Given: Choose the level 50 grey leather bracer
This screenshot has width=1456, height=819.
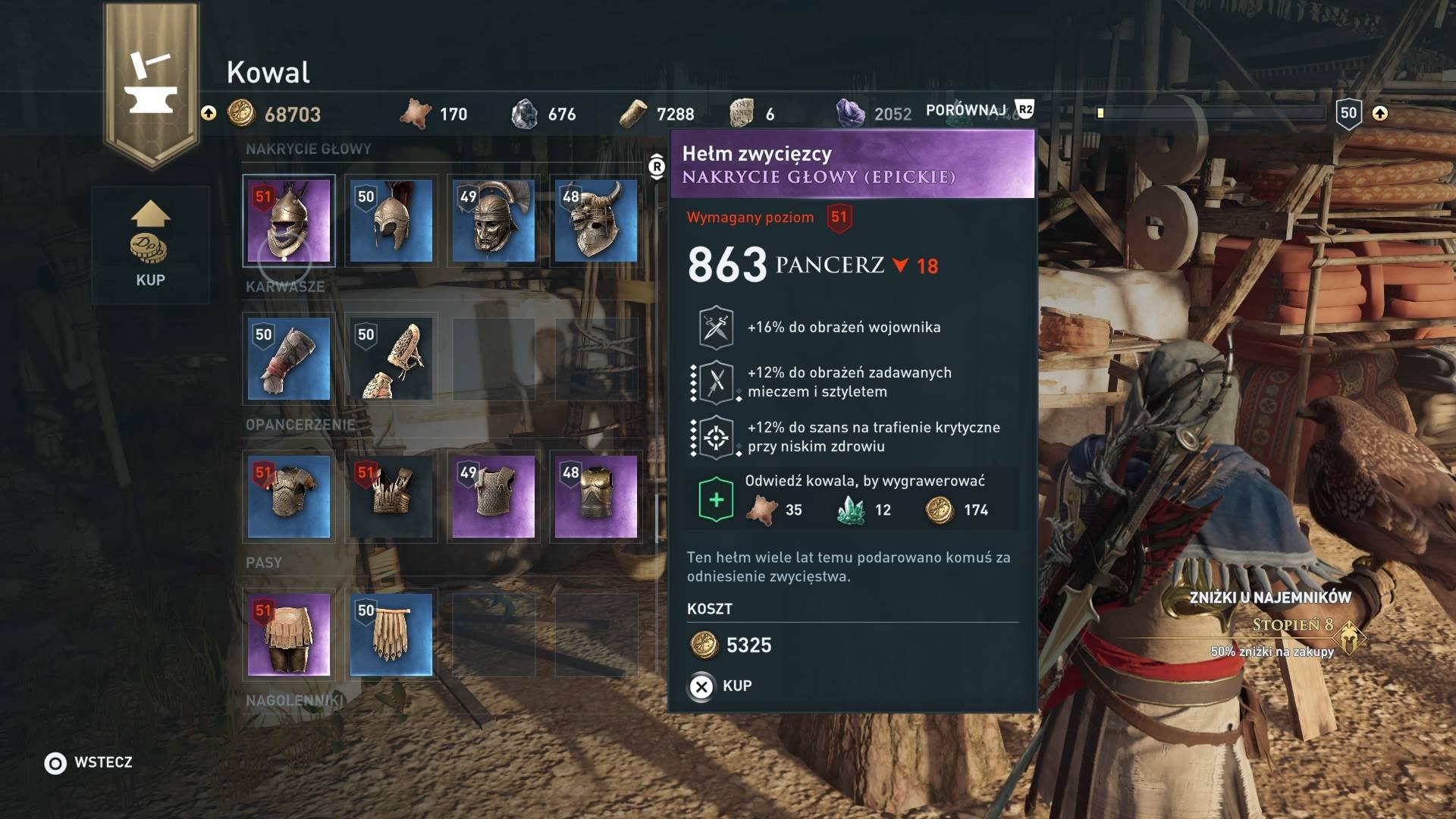Looking at the screenshot, I should point(289,359).
